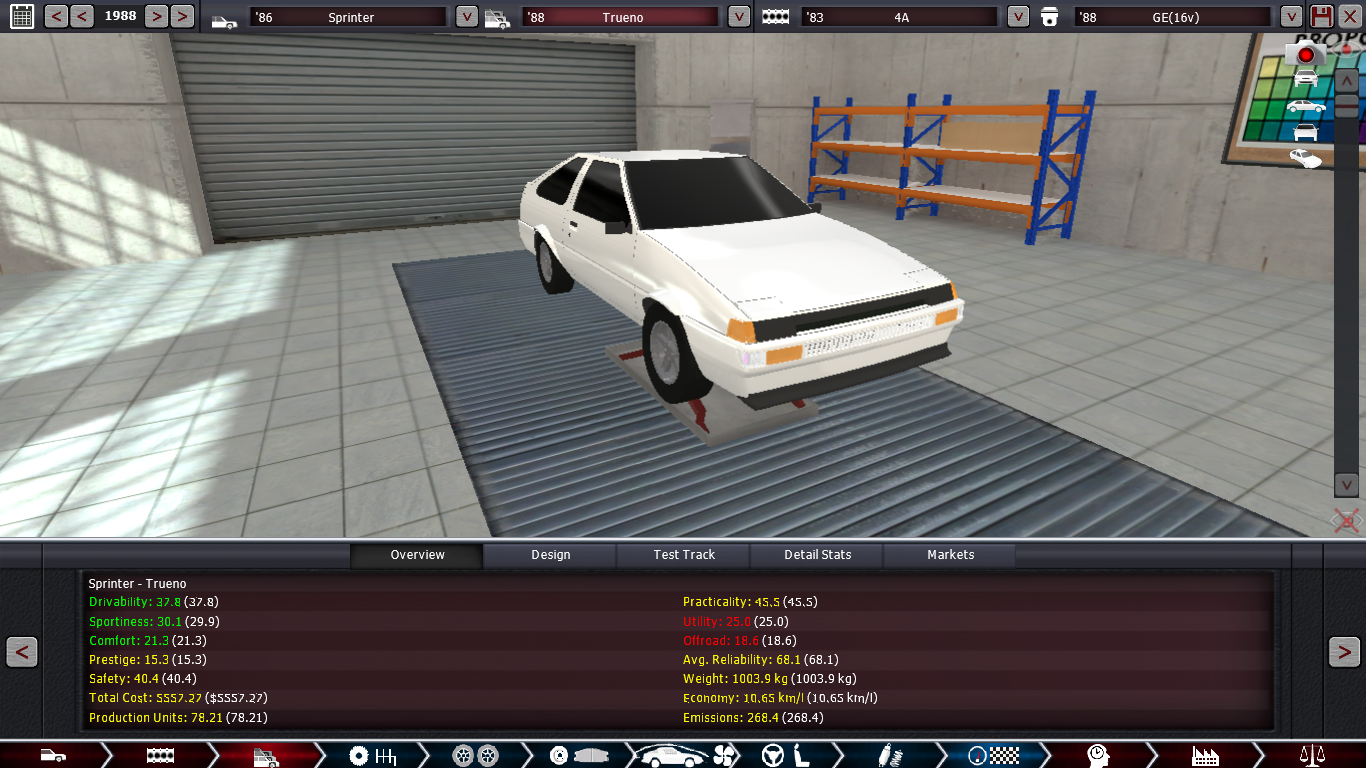The width and height of the screenshot is (1366, 768).
Task: Switch to the Design tab
Action: click(550, 555)
